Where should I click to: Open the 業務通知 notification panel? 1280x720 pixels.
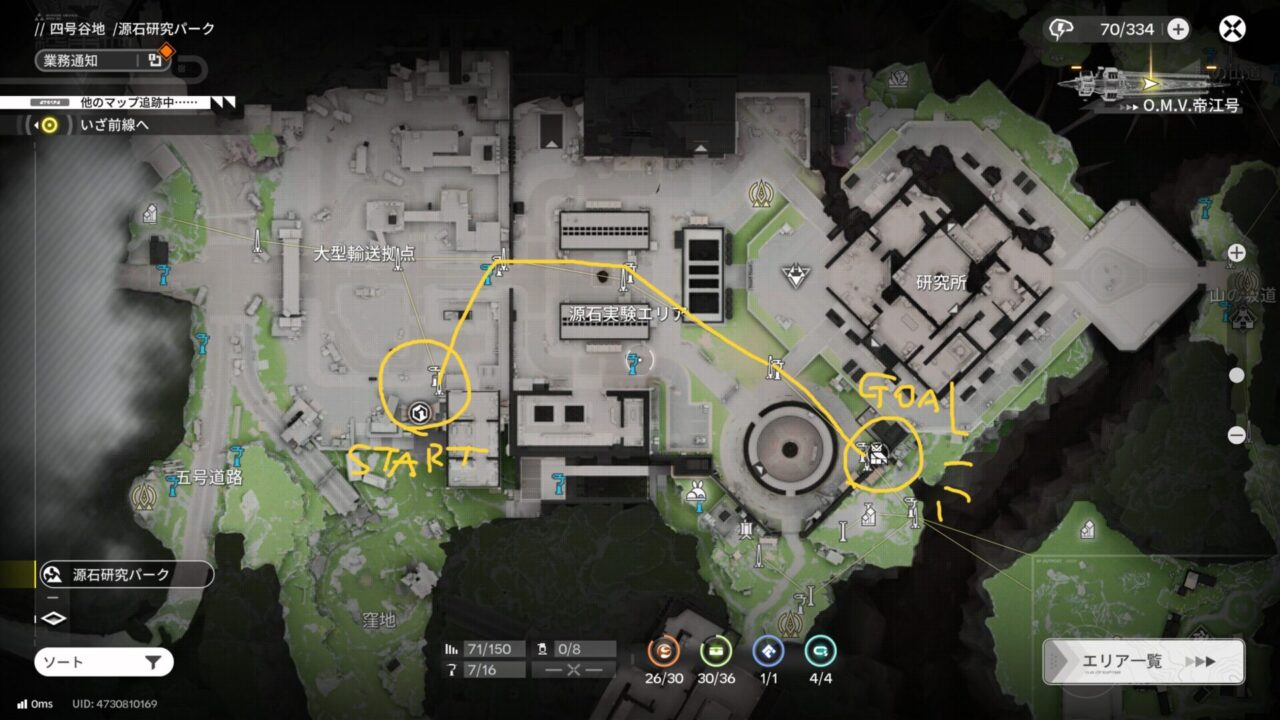pos(100,60)
